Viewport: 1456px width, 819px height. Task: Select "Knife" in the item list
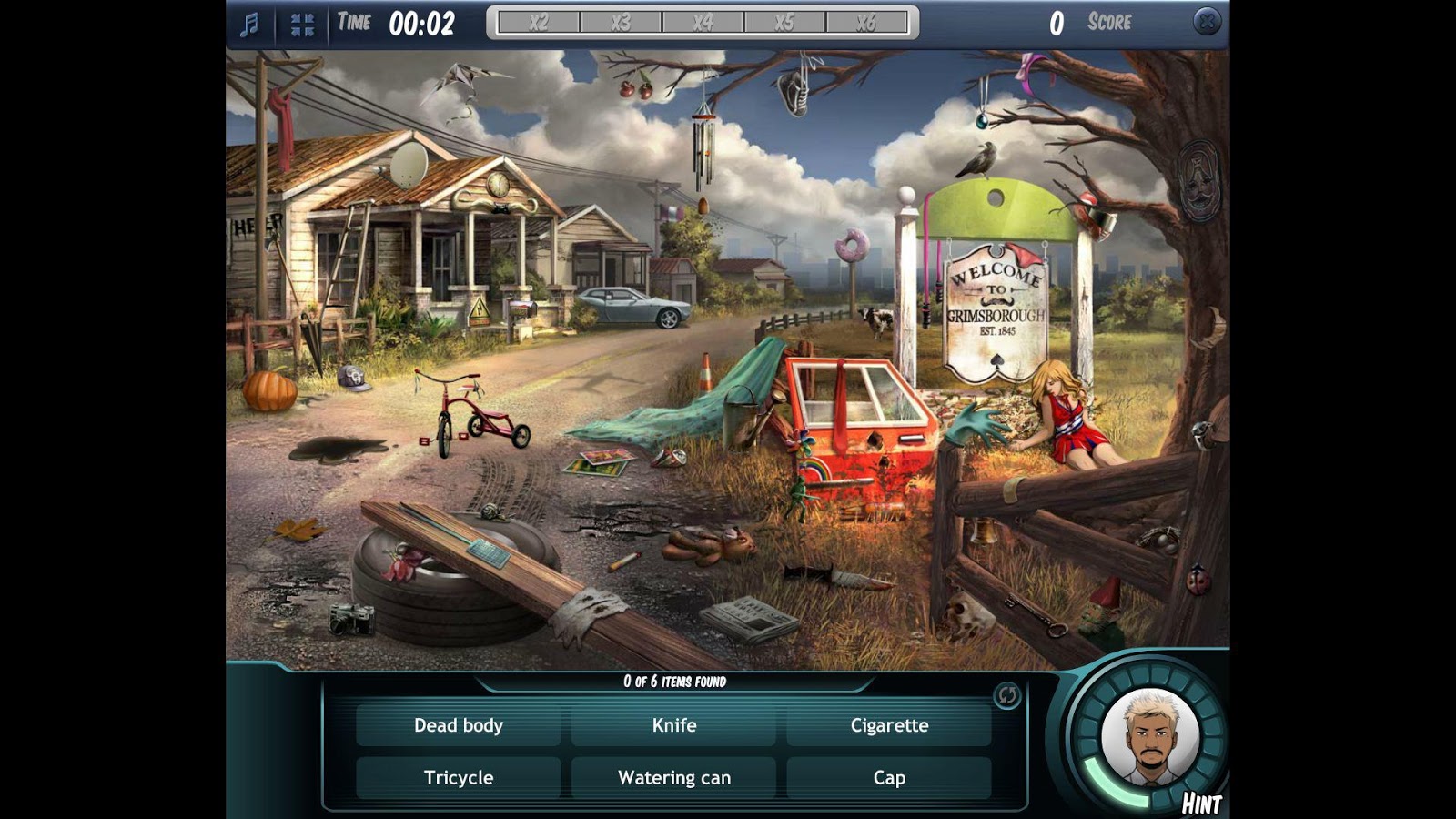(673, 726)
